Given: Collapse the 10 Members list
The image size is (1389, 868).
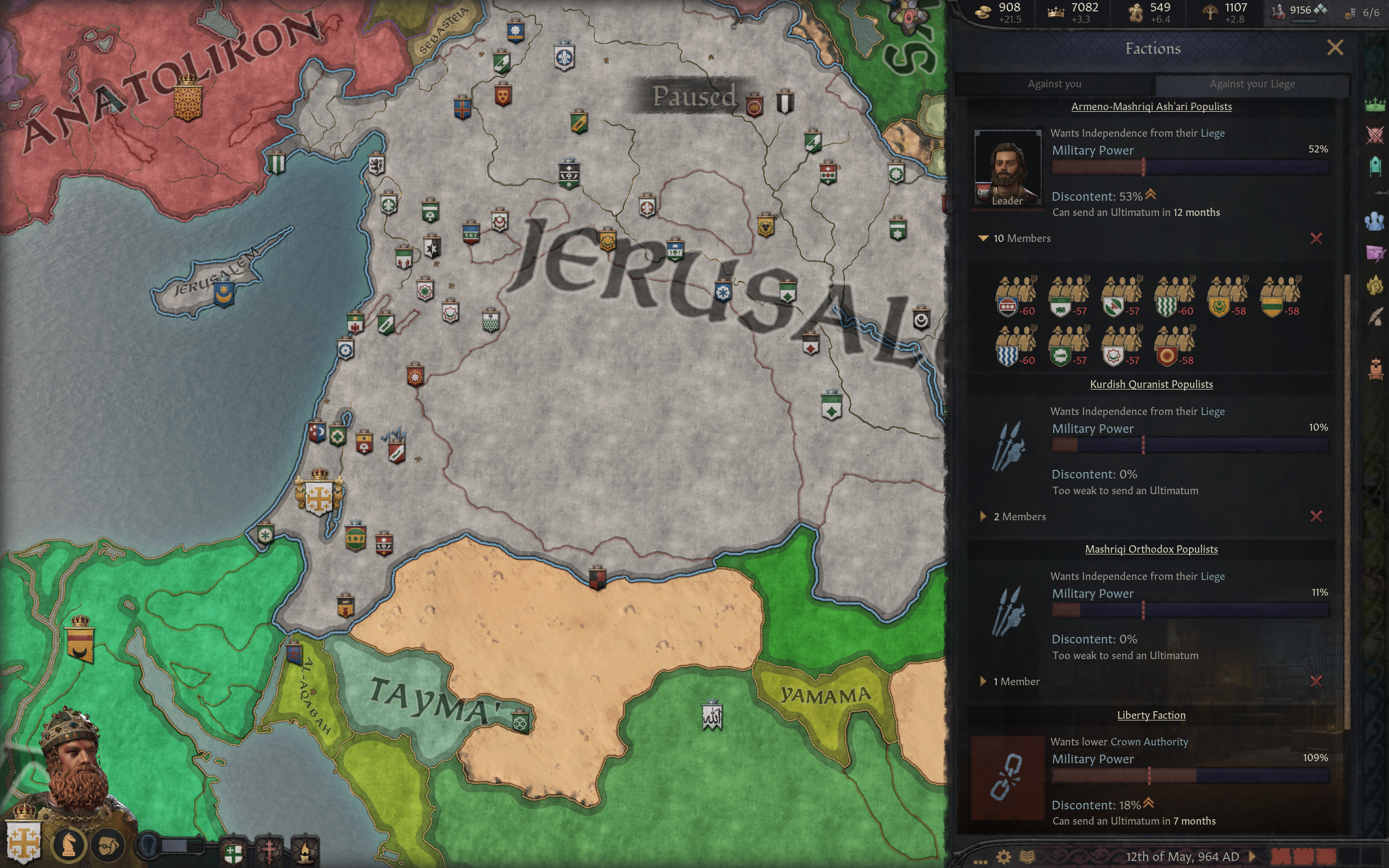Looking at the screenshot, I should (983, 238).
